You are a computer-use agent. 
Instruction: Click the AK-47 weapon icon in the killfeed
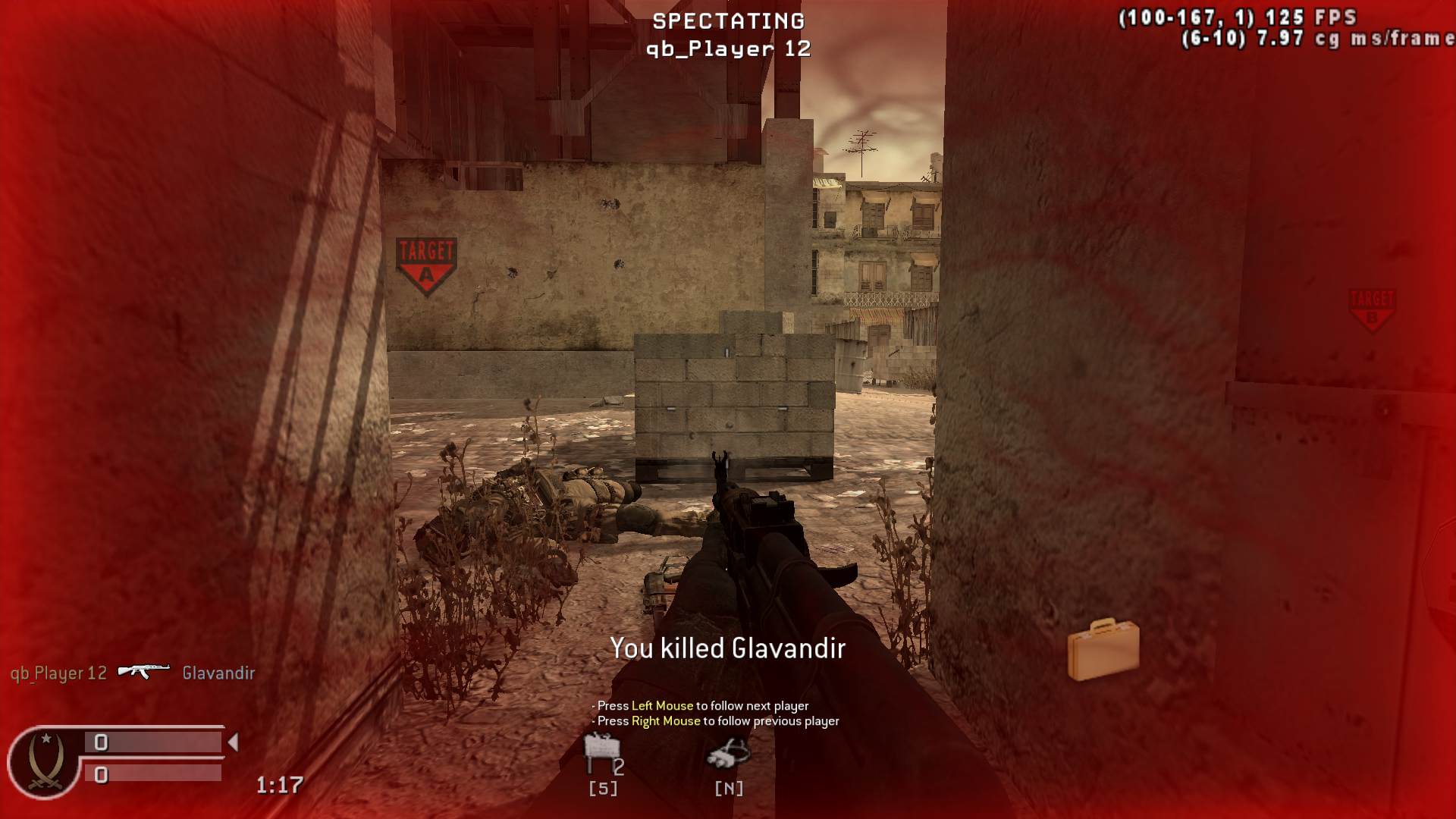click(x=143, y=670)
